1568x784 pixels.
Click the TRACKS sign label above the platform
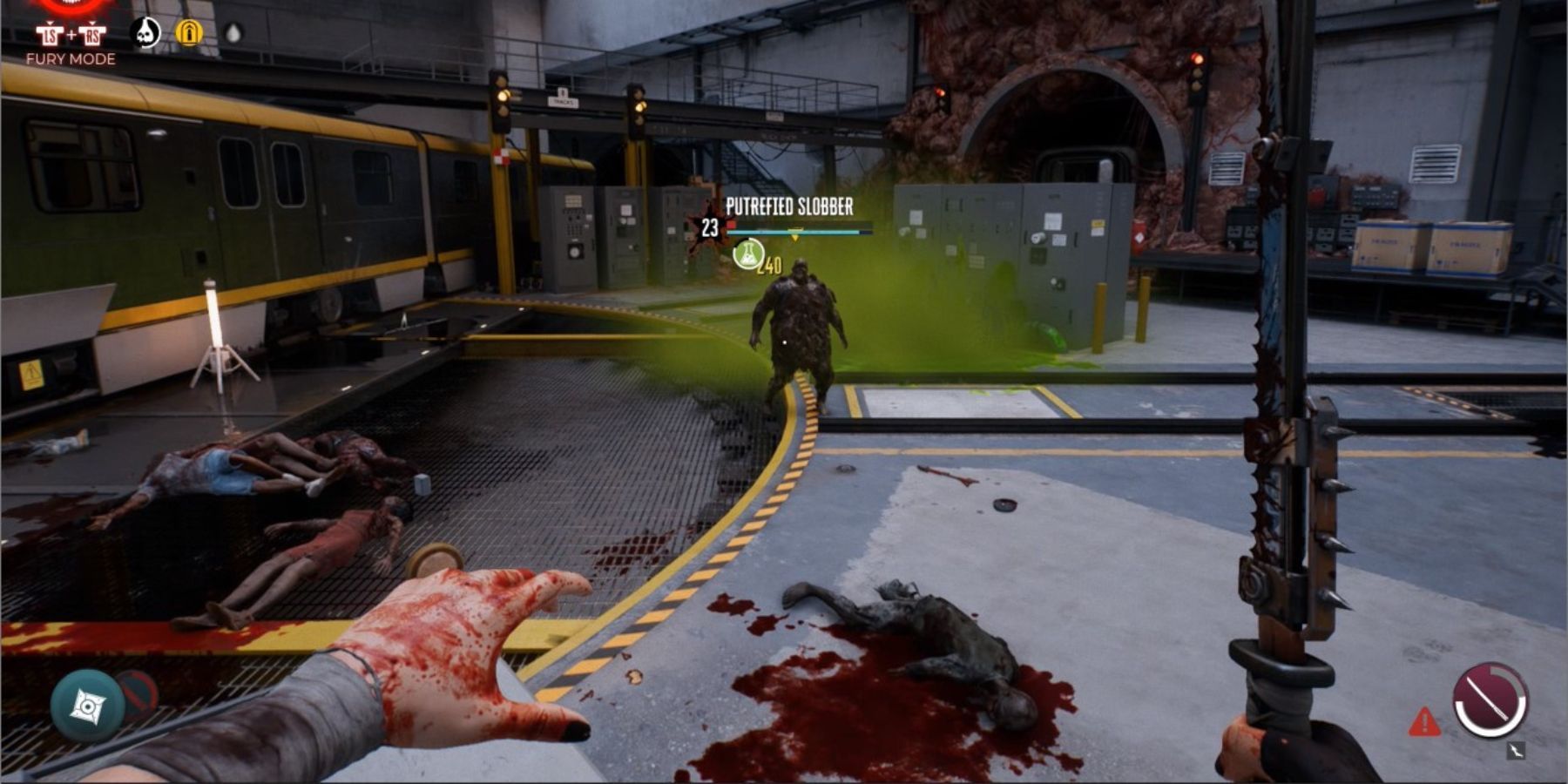point(564,100)
